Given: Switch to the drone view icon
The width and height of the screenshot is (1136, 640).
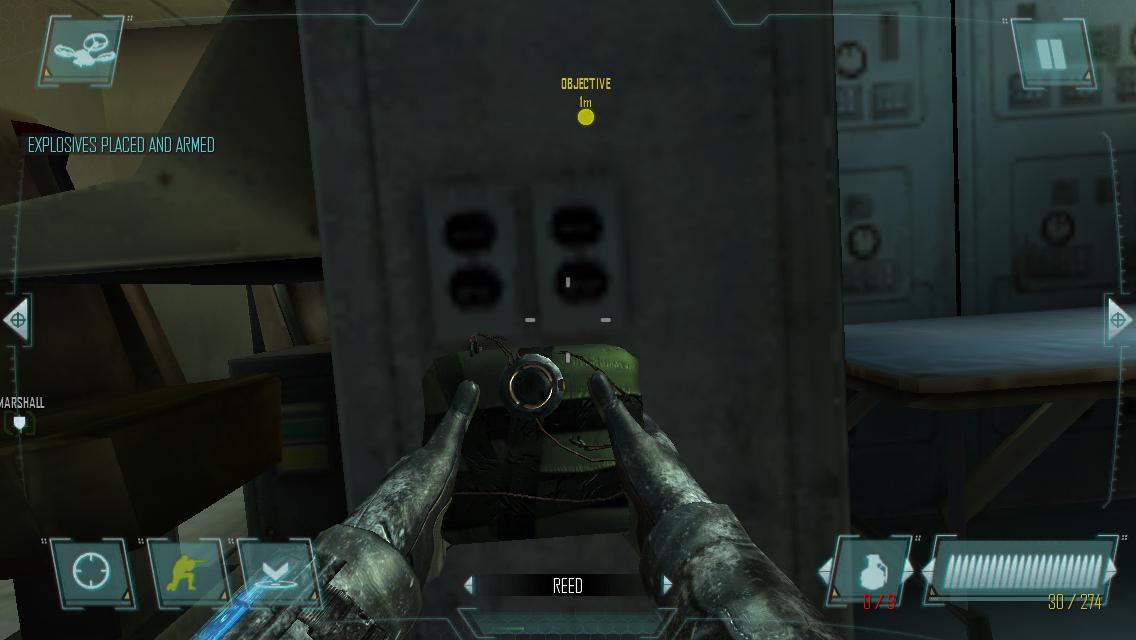Looking at the screenshot, I should 82,52.
